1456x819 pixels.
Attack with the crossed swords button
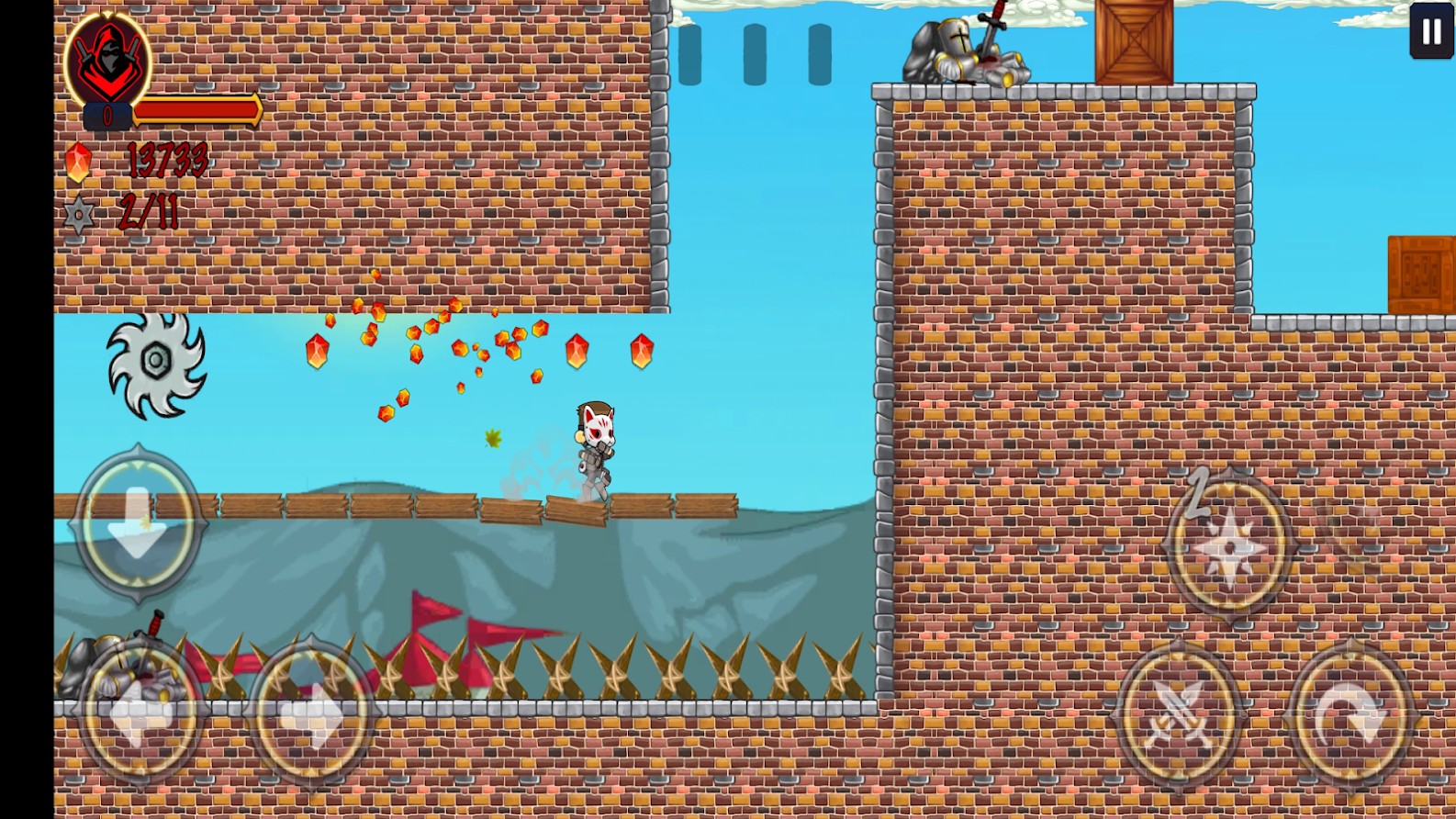click(1180, 715)
